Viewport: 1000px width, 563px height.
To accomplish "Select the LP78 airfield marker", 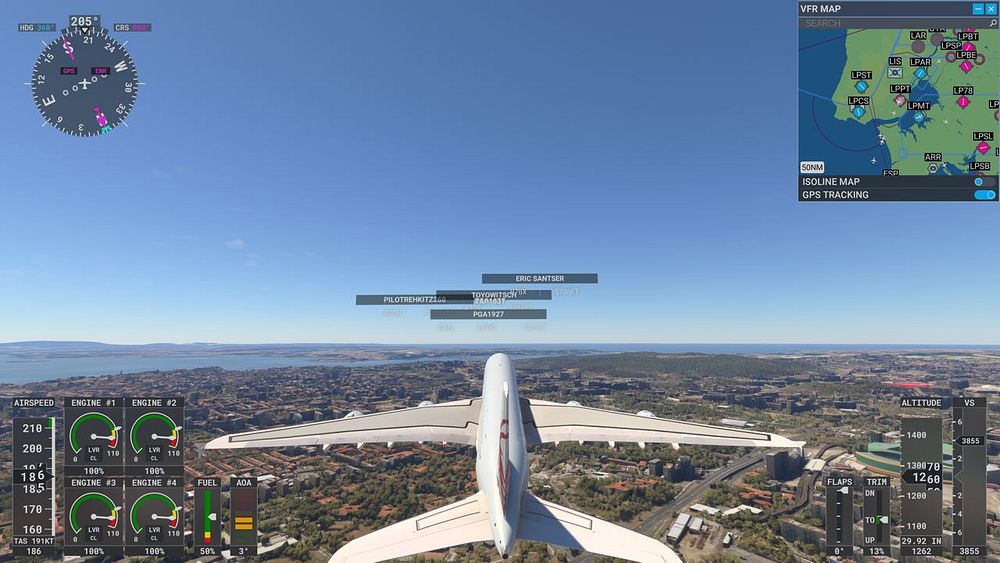I will [963, 102].
